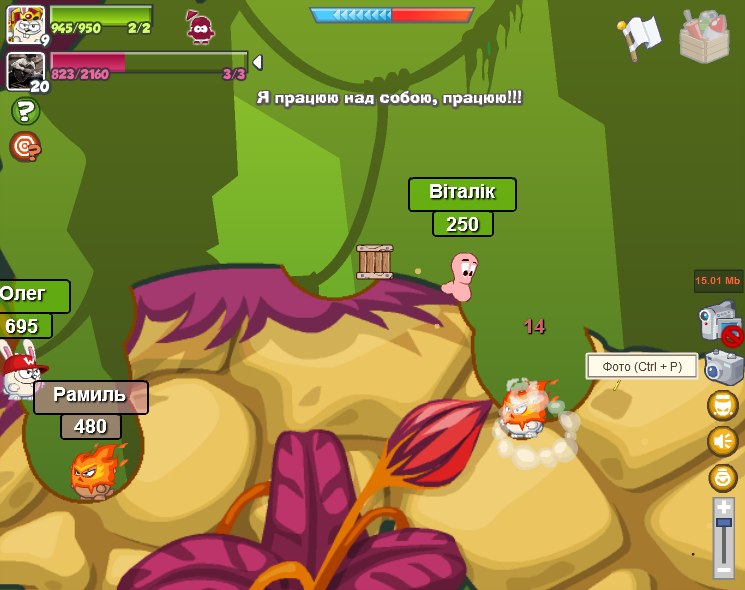Click the zoom slider handle
This screenshot has height=590, width=745.
tap(724, 528)
